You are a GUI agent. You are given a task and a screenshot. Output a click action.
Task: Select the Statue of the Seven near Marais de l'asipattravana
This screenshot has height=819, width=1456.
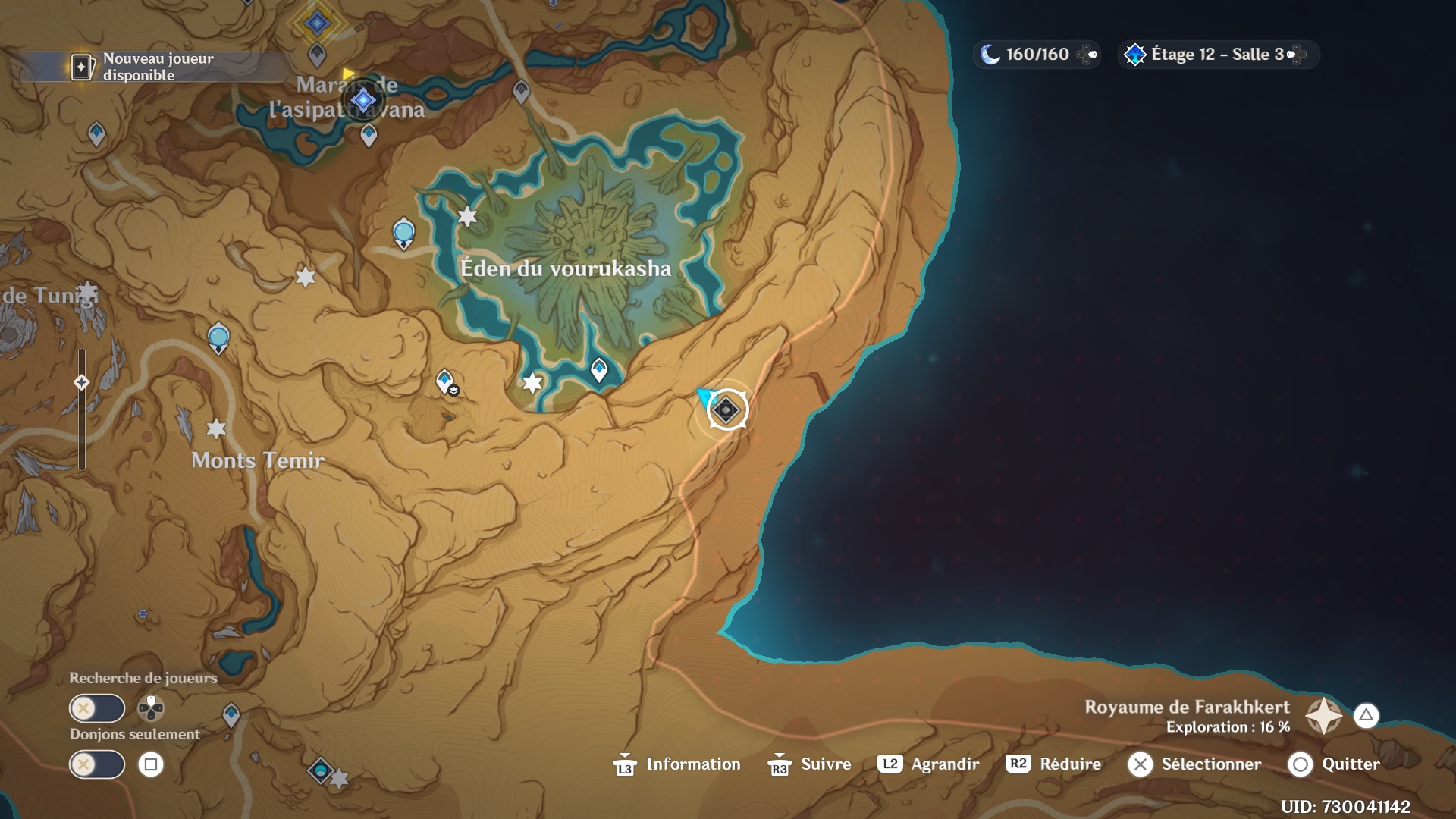point(362,99)
